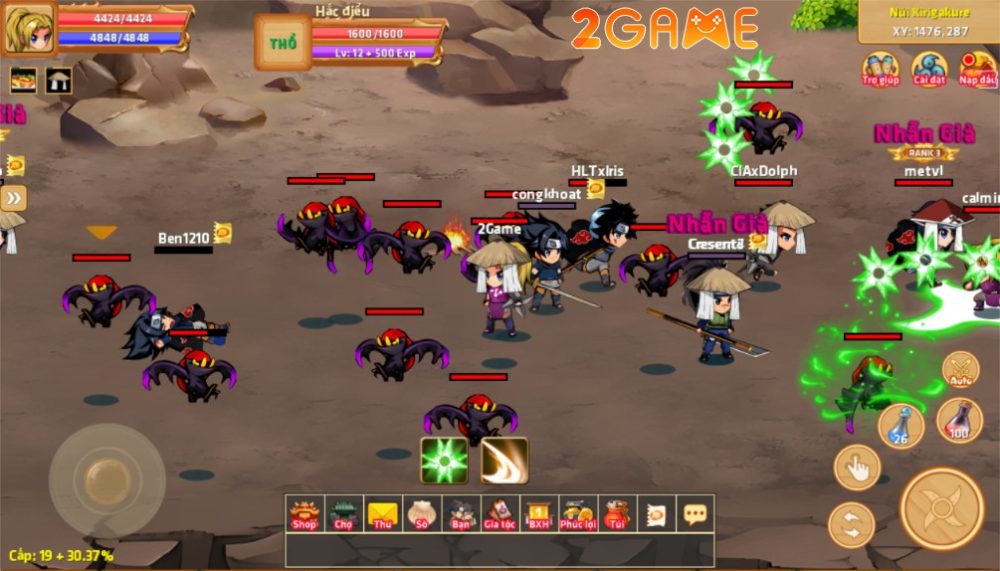Open the Shop from the bottom bar

(x=304, y=514)
